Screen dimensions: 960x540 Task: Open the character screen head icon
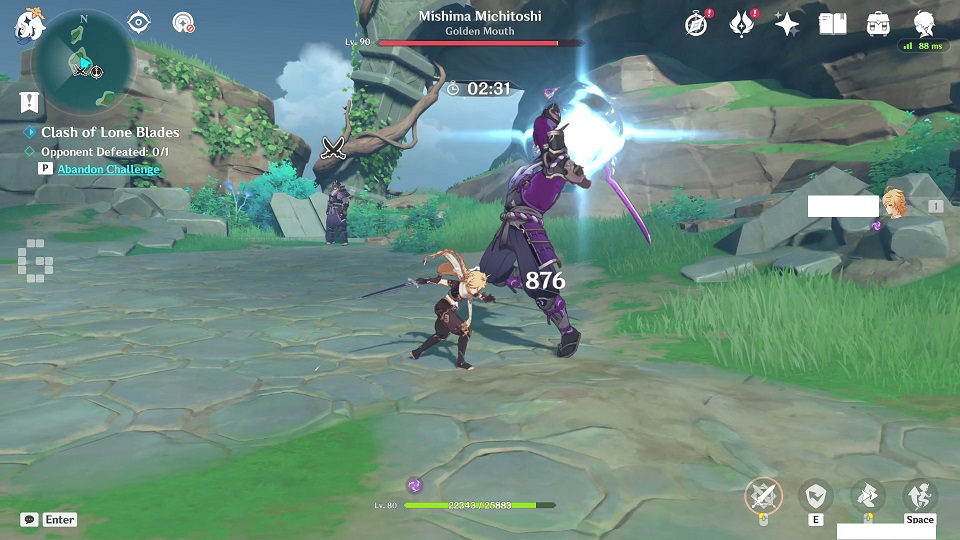click(x=924, y=24)
